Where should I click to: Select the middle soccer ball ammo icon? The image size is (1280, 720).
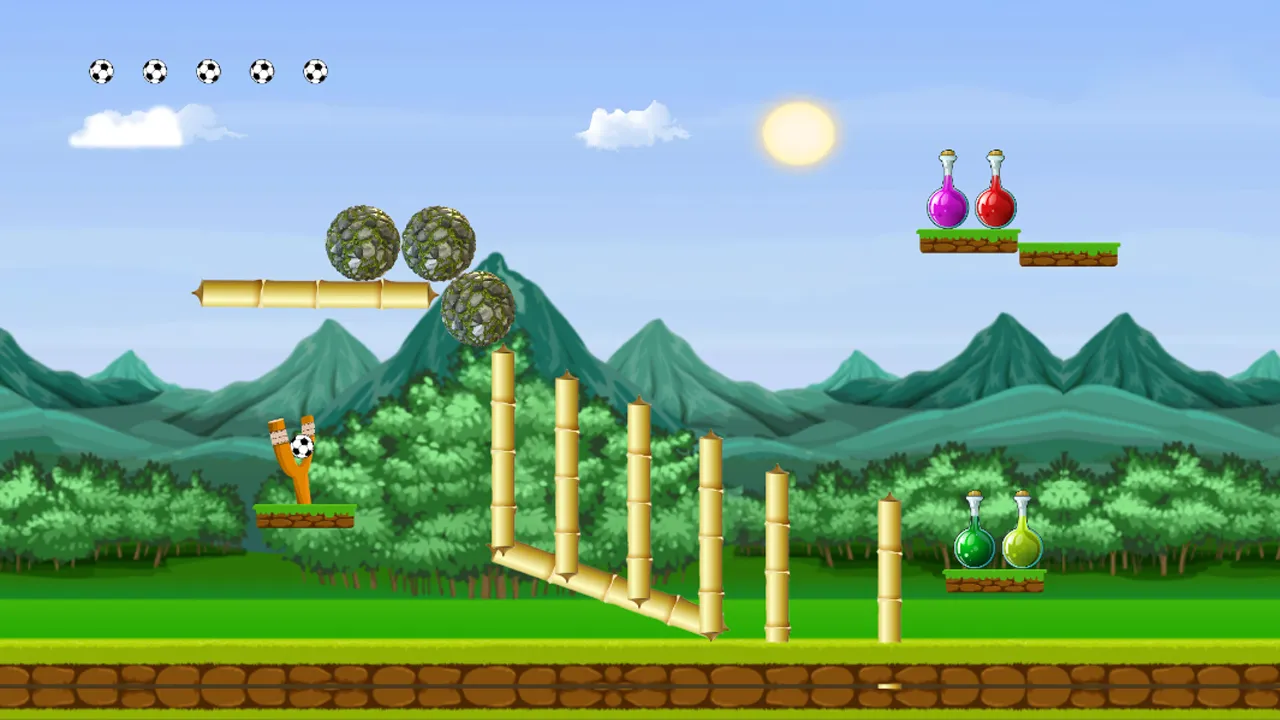[x=208, y=70]
